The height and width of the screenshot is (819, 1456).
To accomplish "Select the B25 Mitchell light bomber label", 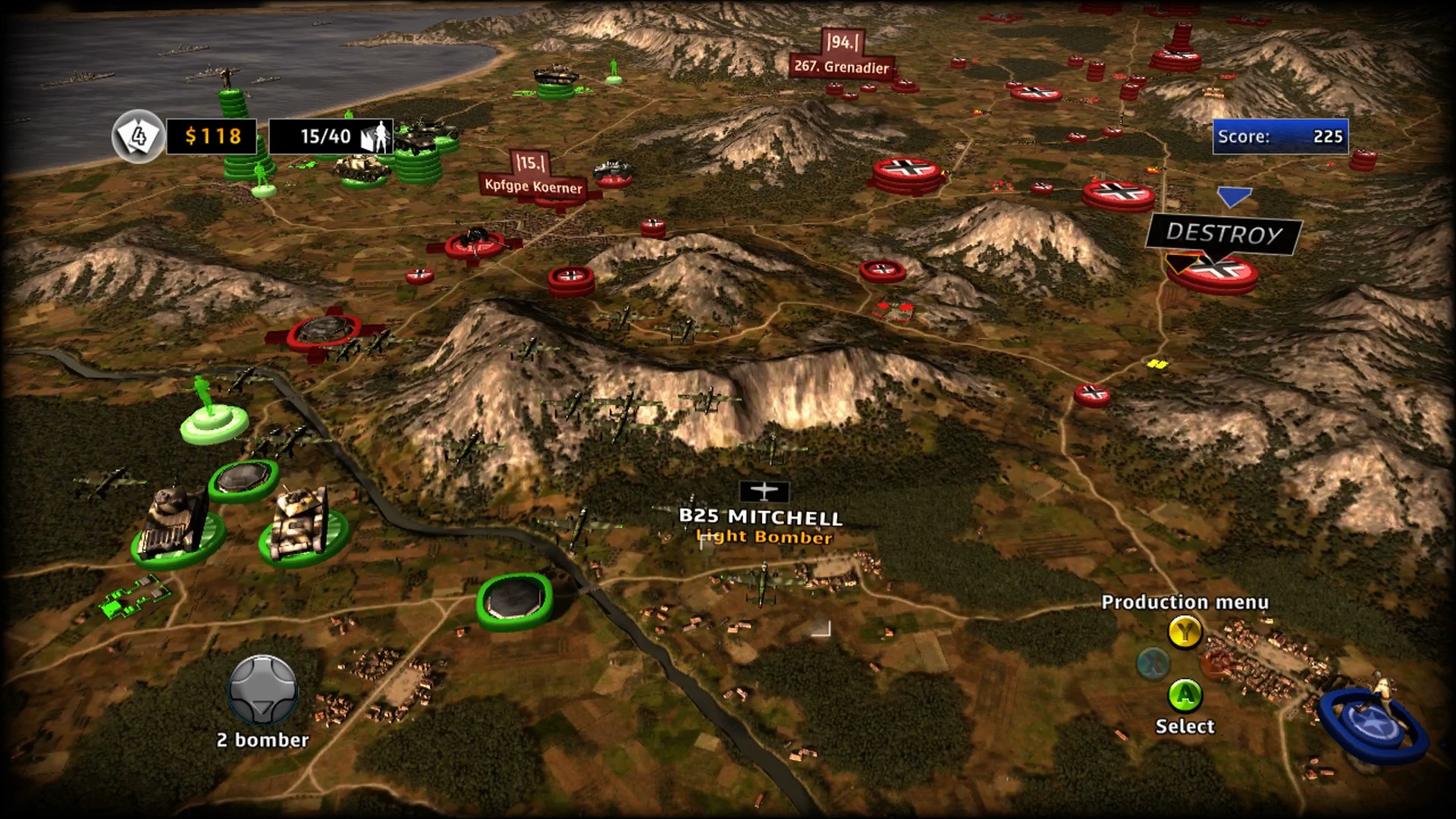I will (761, 518).
